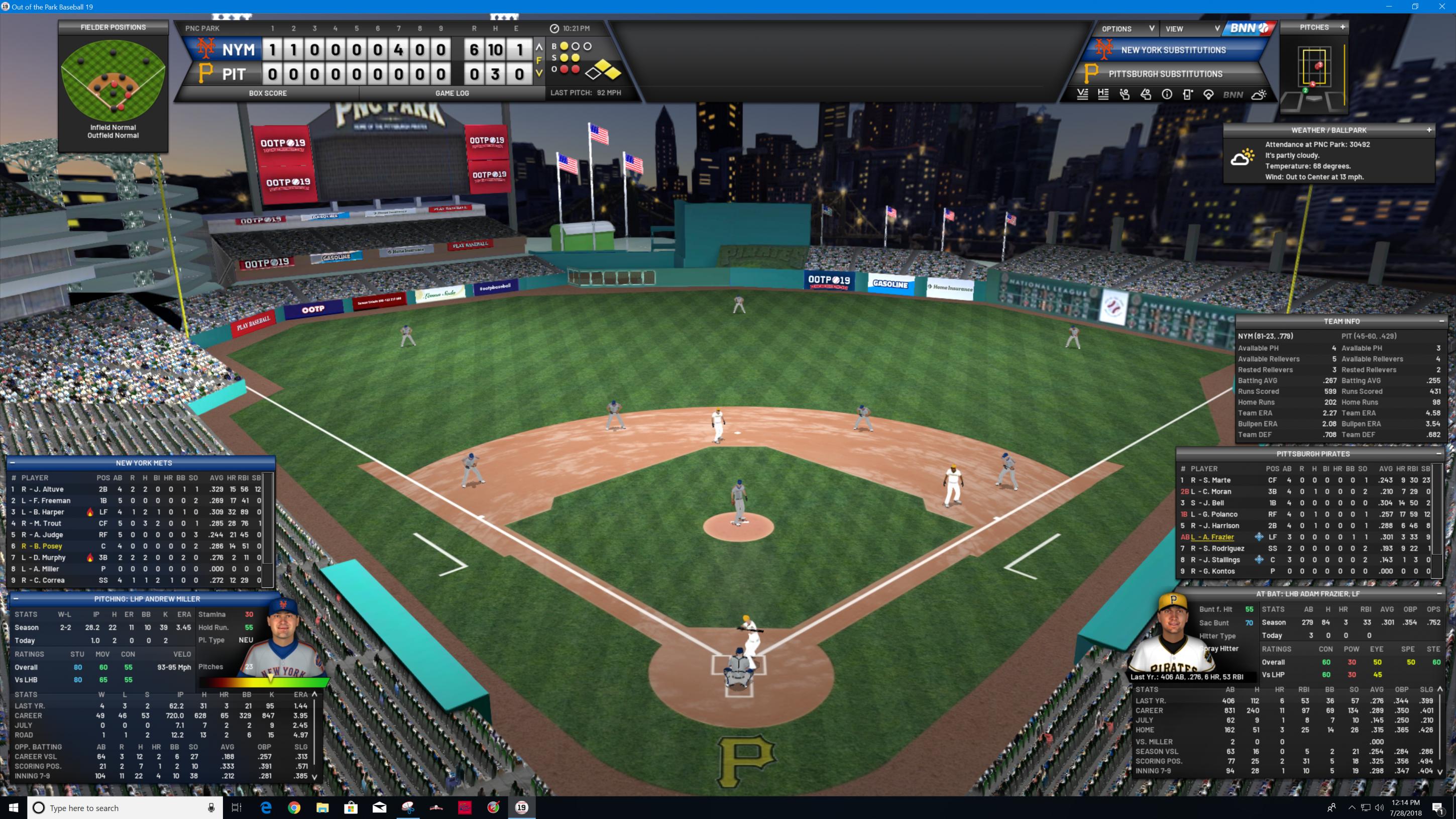The image size is (1456, 819).
Task: Click the BNN logo button
Action: pyautogui.click(x=1249, y=28)
